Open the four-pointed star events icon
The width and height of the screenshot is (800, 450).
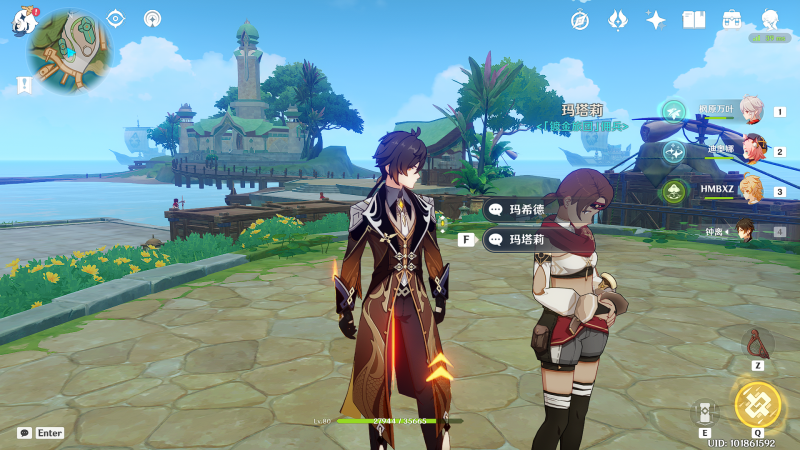[656, 20]
